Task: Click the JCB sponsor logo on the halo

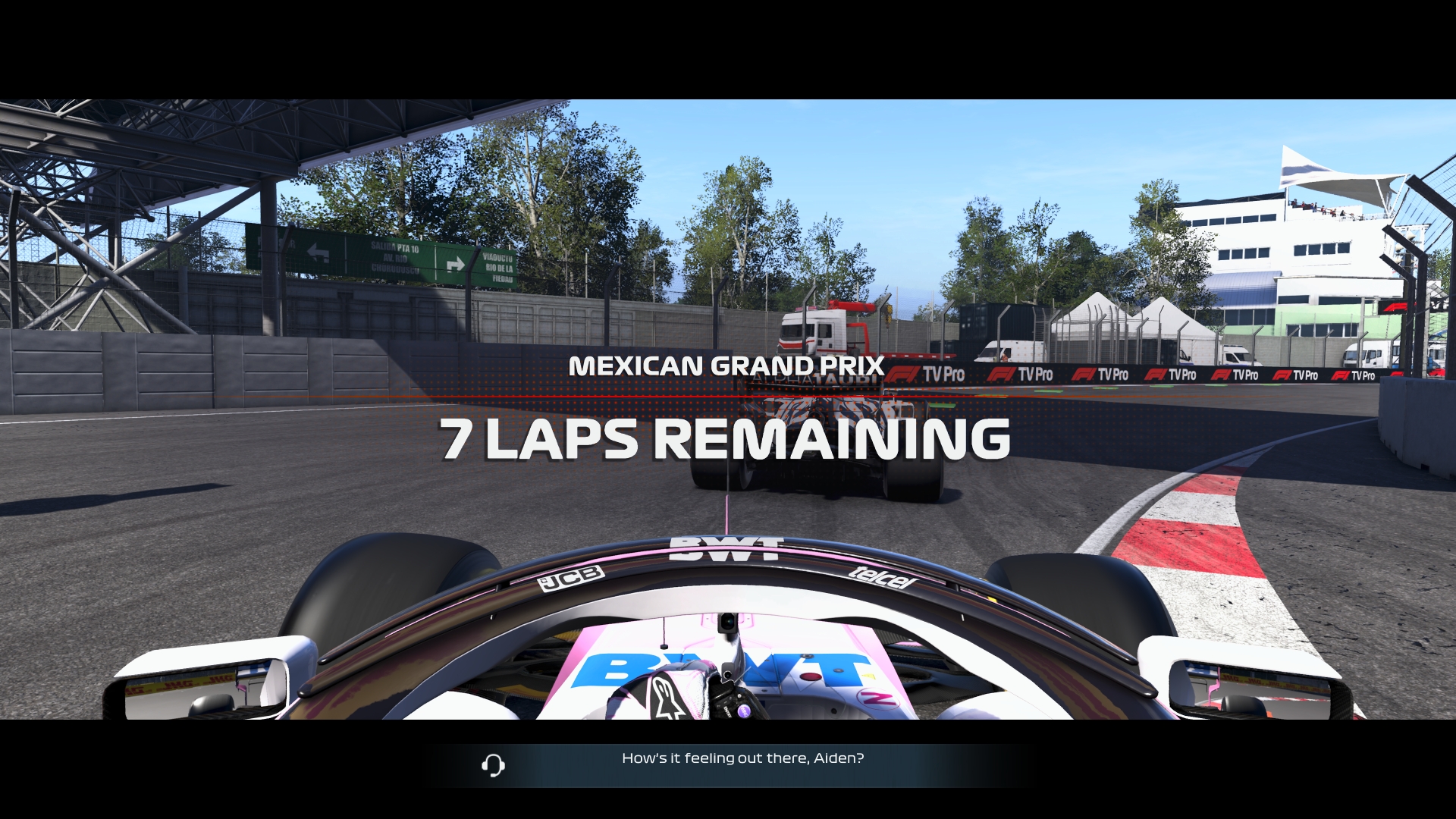Action: (571, 579)
